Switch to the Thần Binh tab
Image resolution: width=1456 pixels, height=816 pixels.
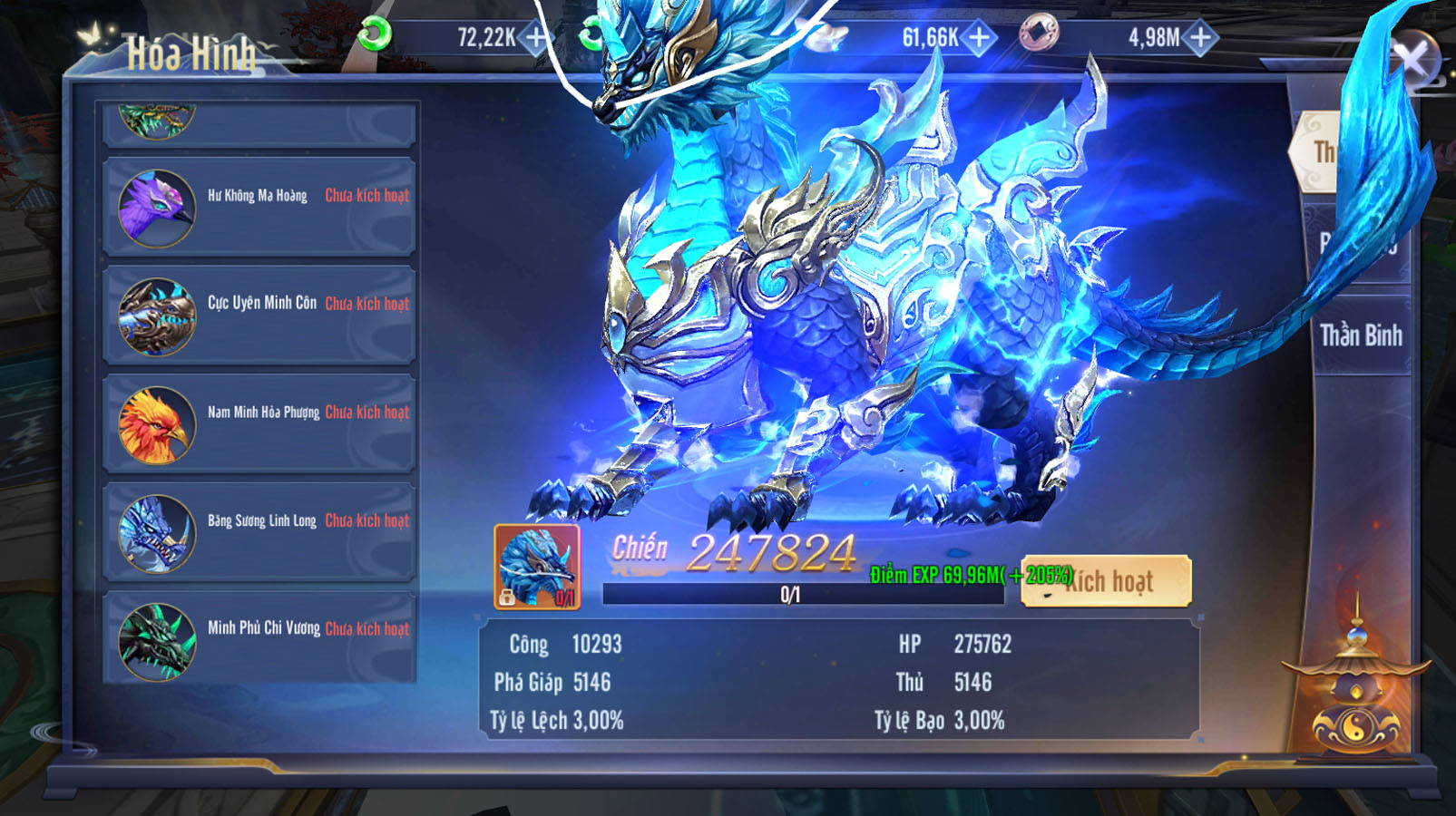tap(1359, 335)
